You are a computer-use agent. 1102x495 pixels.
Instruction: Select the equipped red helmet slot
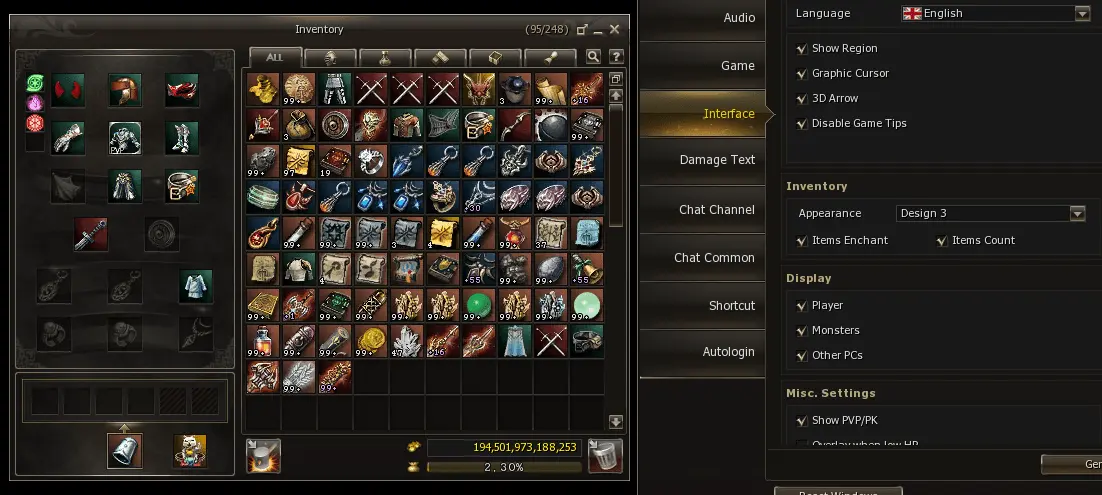coord(125,89)
